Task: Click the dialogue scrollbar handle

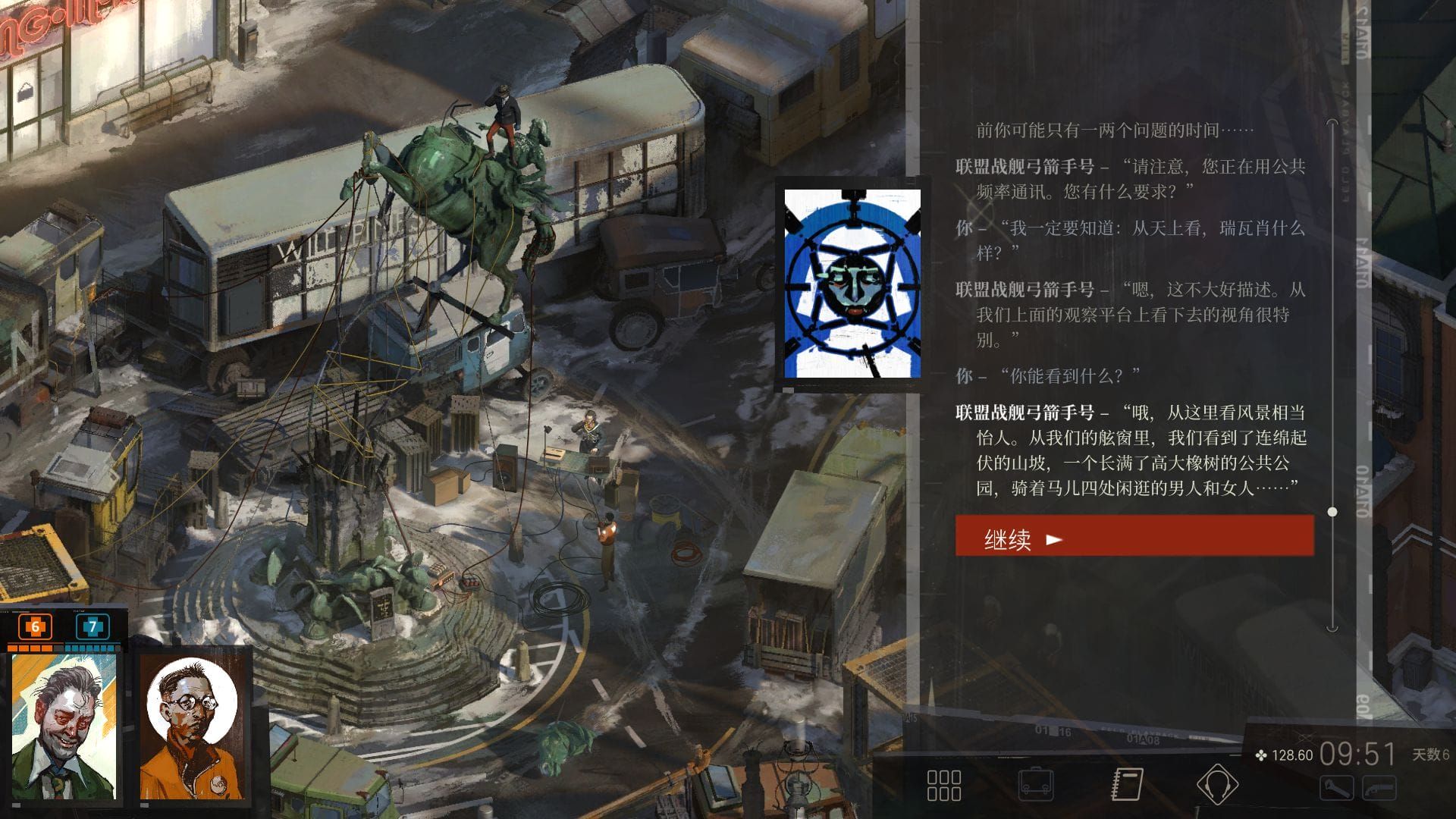Action: click(x=1332, y=512)
